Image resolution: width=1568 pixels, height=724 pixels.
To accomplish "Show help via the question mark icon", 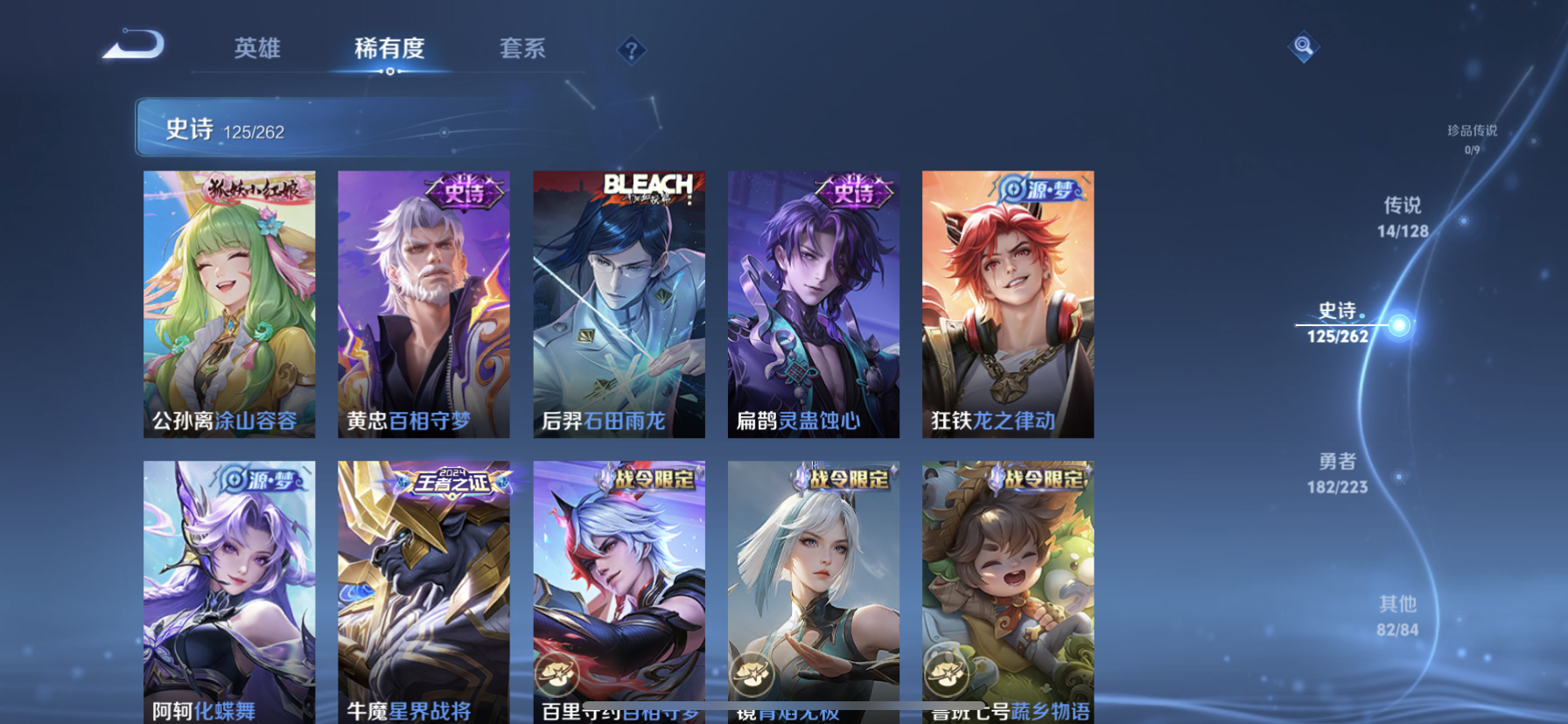I will [x=631, y=51].
